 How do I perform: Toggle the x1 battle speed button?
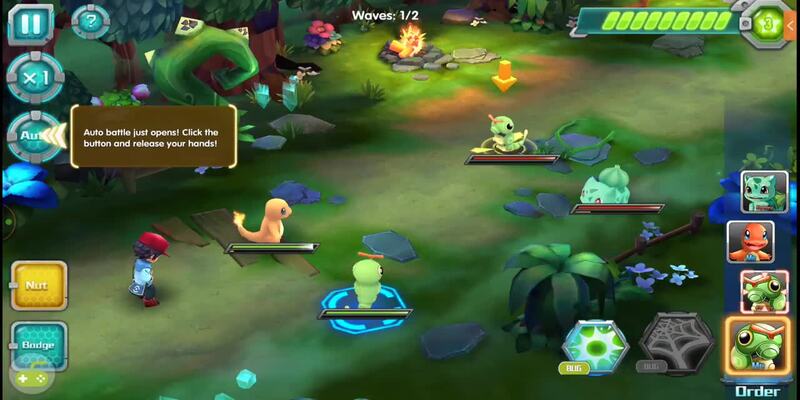34,77
